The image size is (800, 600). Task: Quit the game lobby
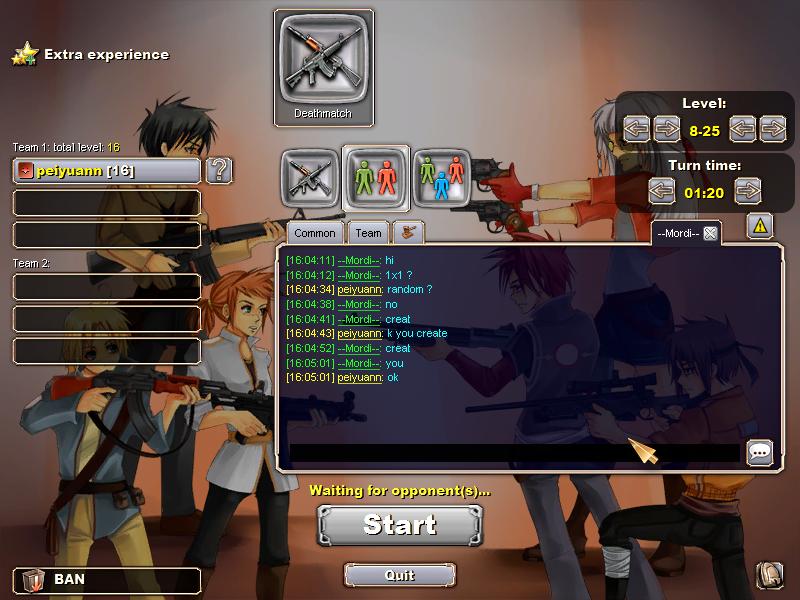click(399, 575)
